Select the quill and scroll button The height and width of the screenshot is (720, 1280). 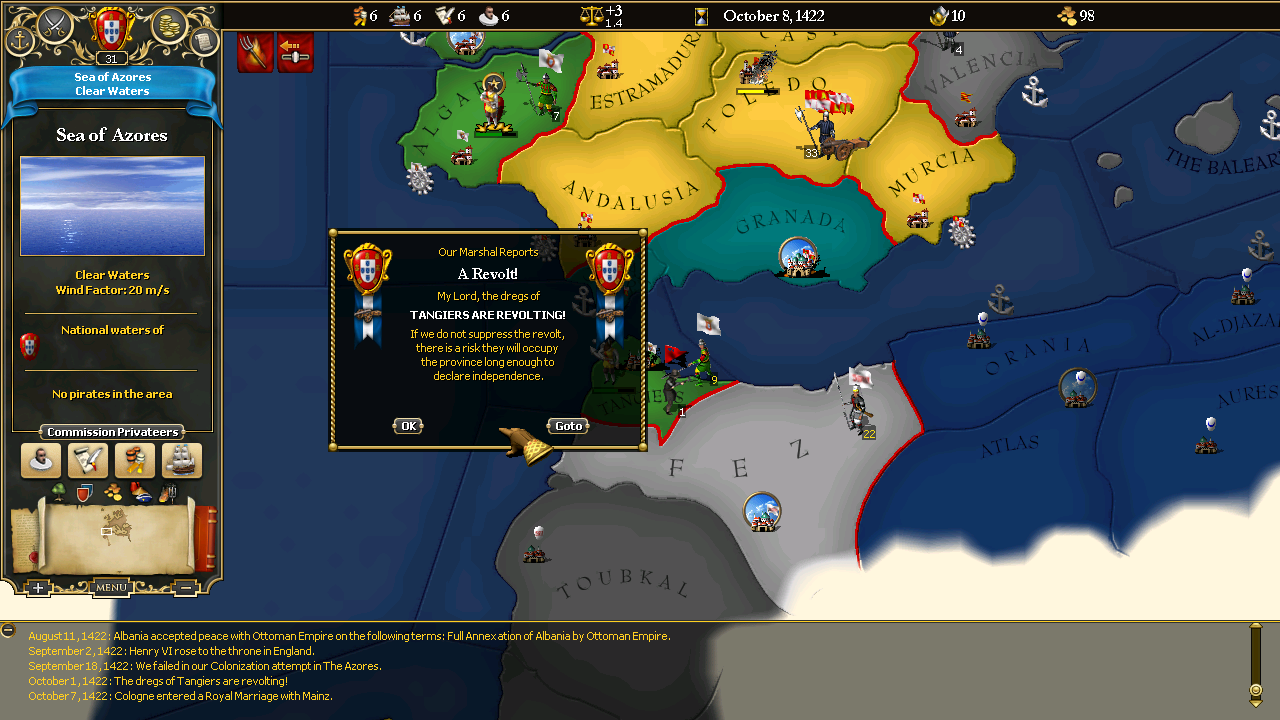pyautogui.click(x=88, y=461)
